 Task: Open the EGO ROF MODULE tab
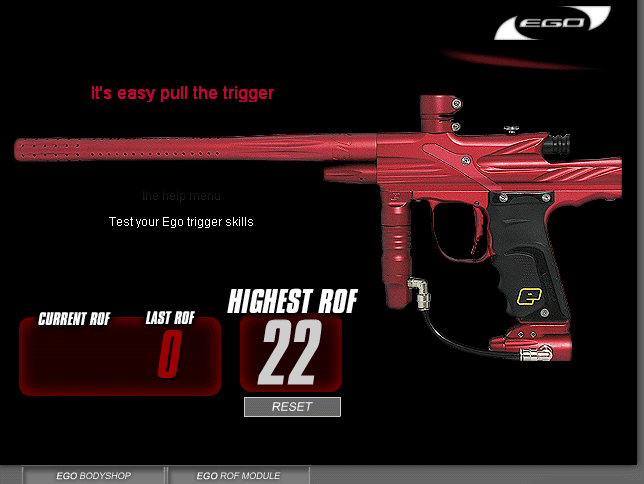[x=238, y=475]
